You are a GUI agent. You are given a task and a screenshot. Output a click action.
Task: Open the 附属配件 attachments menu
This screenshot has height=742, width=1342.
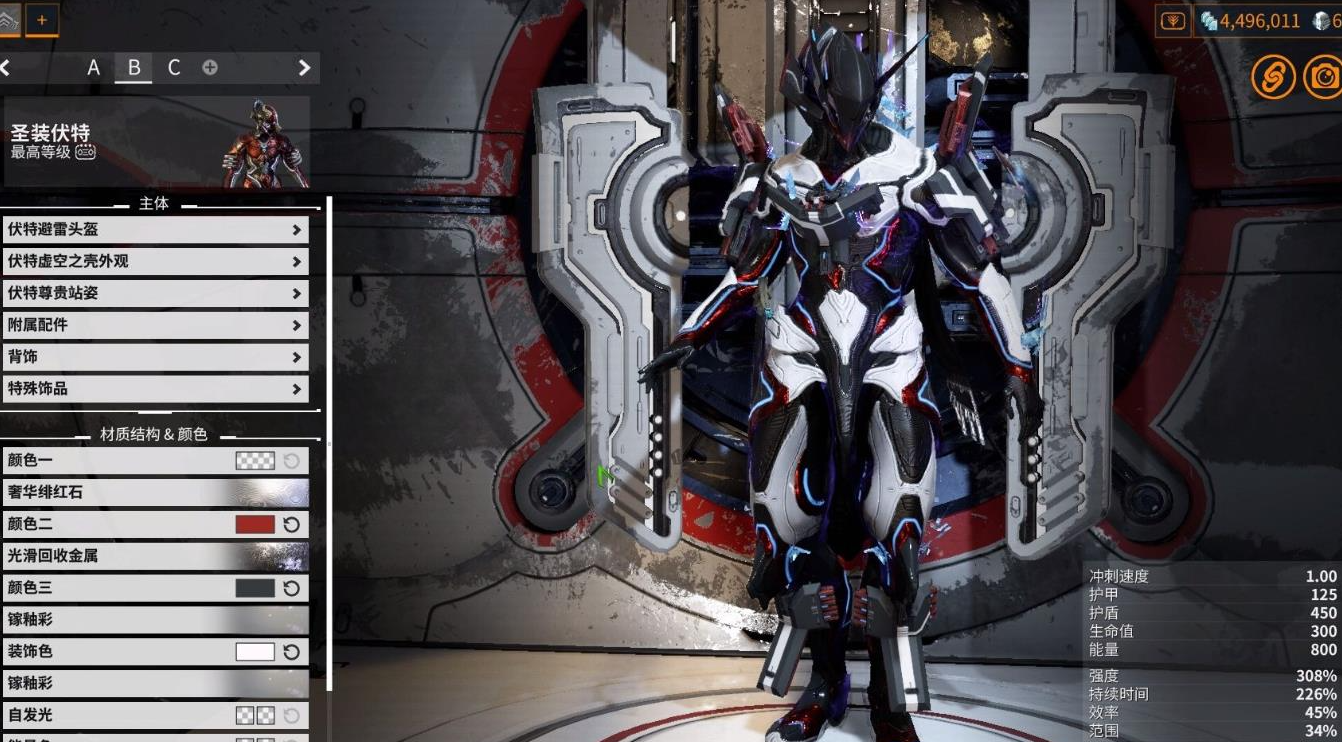[155, 326]
